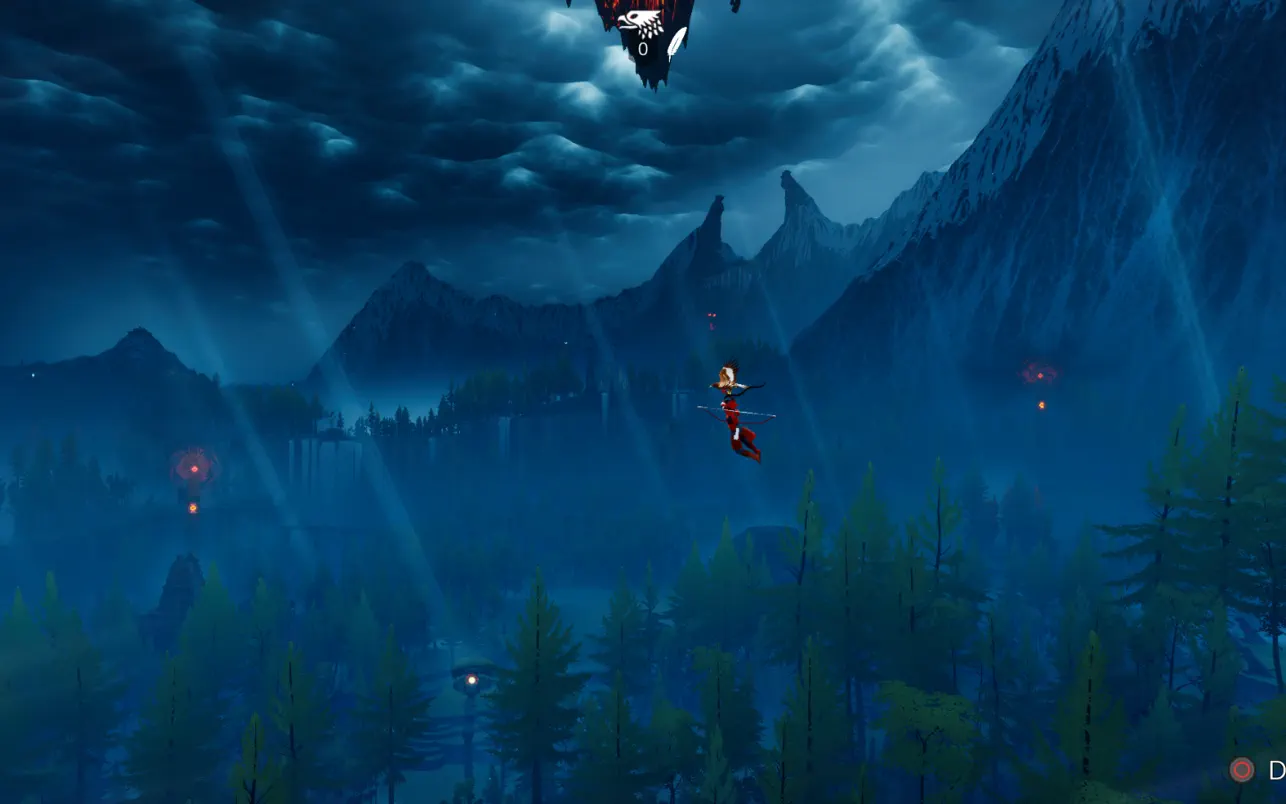Screen dimensions: 1286x804
Task: Select the white feather icon
Action: [x=677, y=43]
